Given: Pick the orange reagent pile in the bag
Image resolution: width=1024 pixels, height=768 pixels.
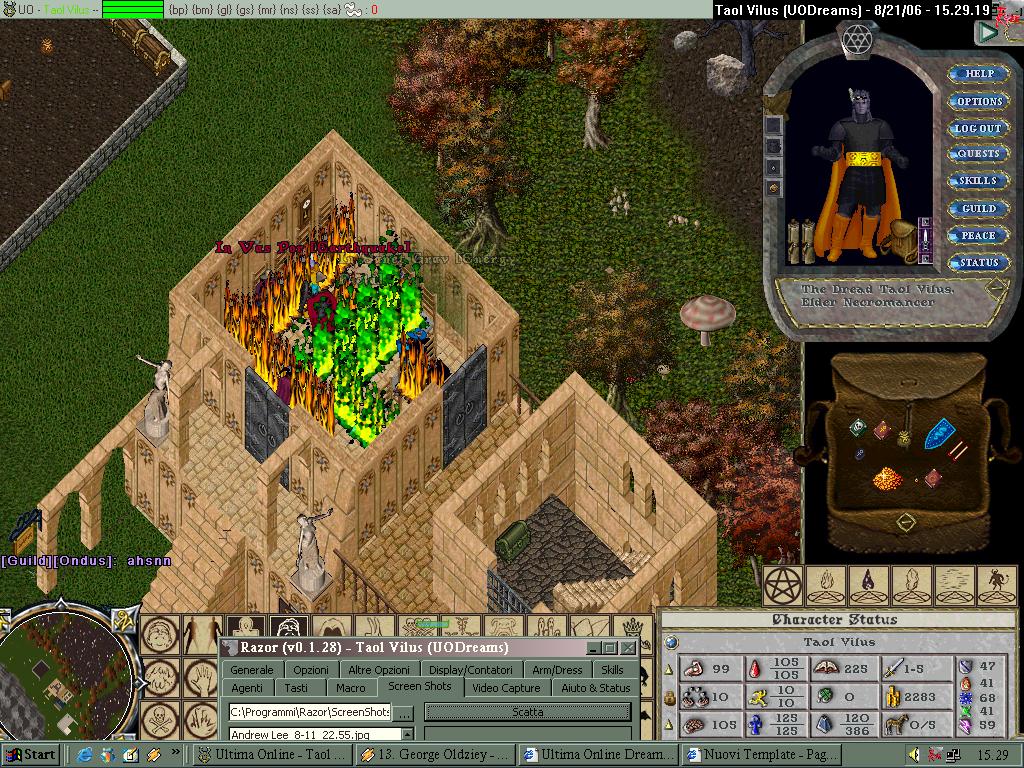Looking at the screenshot, I should point(887,479).
